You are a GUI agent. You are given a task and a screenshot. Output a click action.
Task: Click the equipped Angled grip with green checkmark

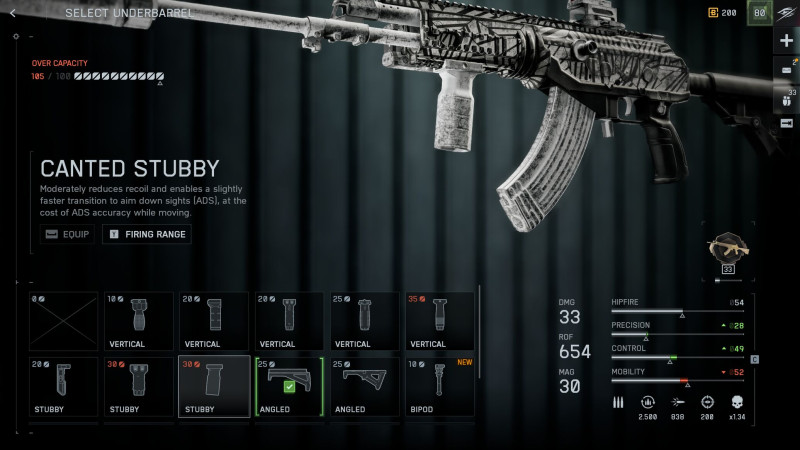(289, 386)
